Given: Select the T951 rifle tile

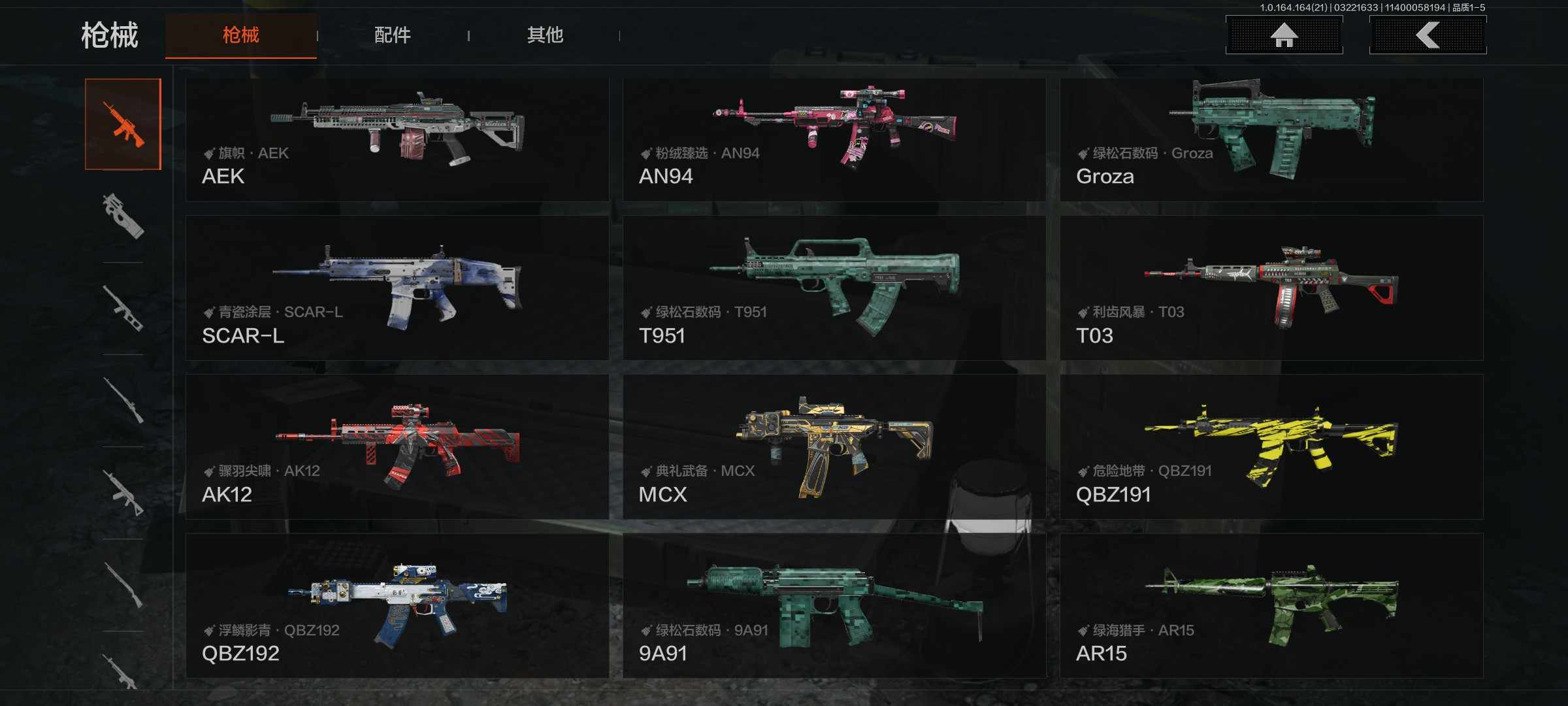Looking at the screenshot, I should pyautogui.click(x=834, y=288).
